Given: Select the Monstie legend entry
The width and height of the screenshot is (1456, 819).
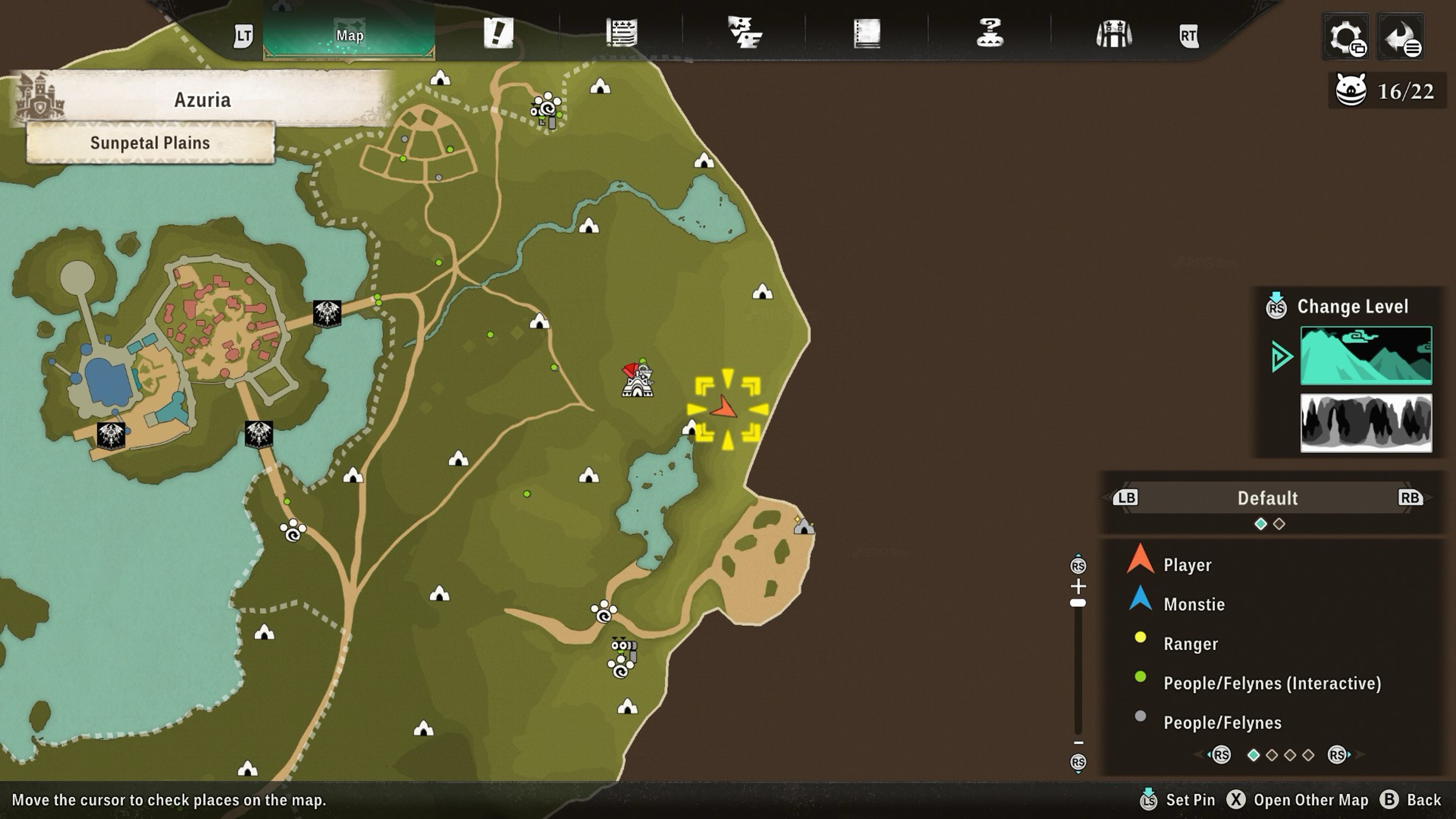Looking at the screenshot, I should click(x=1194, y=604).
